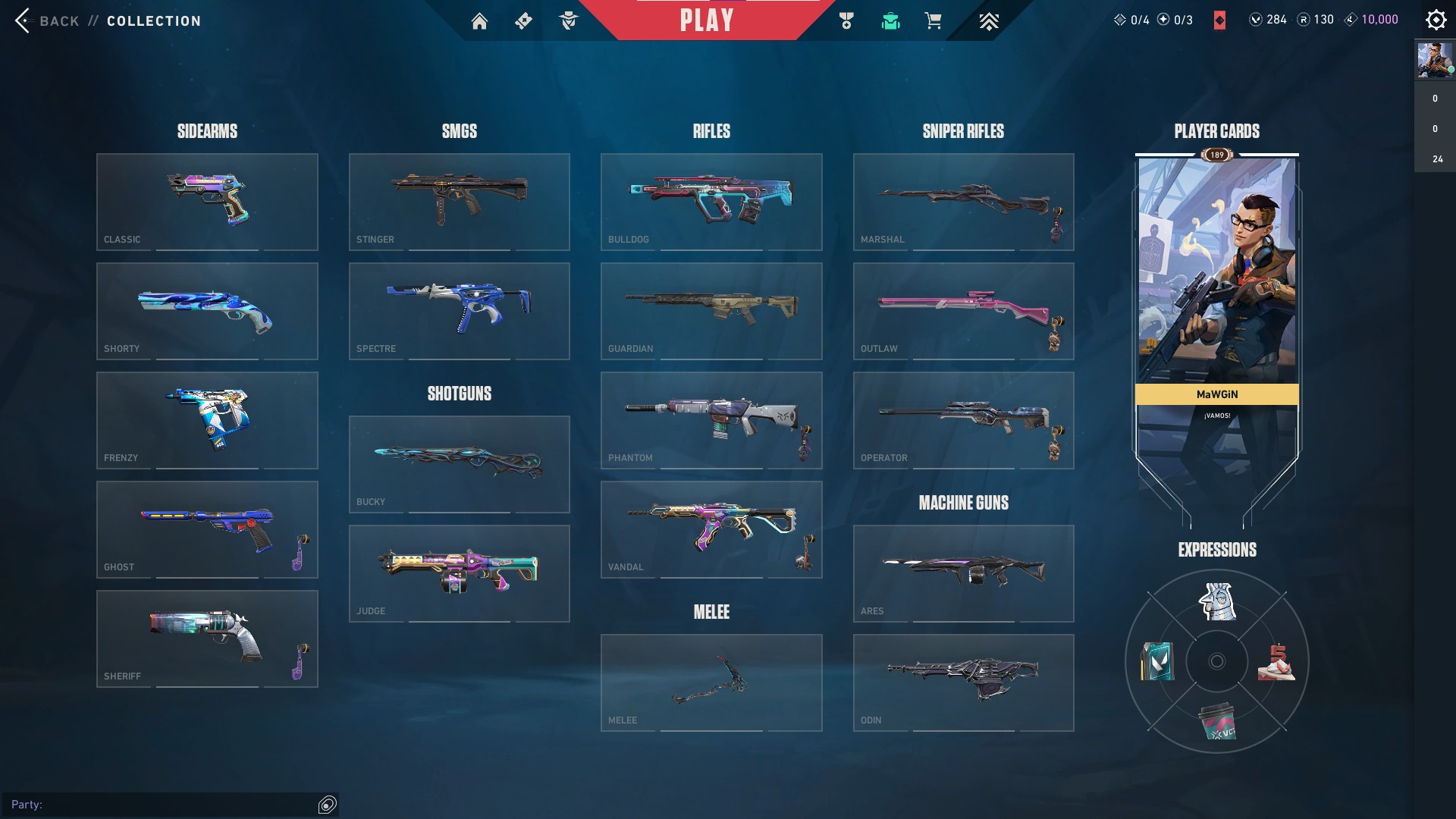The height and width of the screenshot is (819, 1456).
Task: Open the settings gear icon
Action: pos(1436,20)
